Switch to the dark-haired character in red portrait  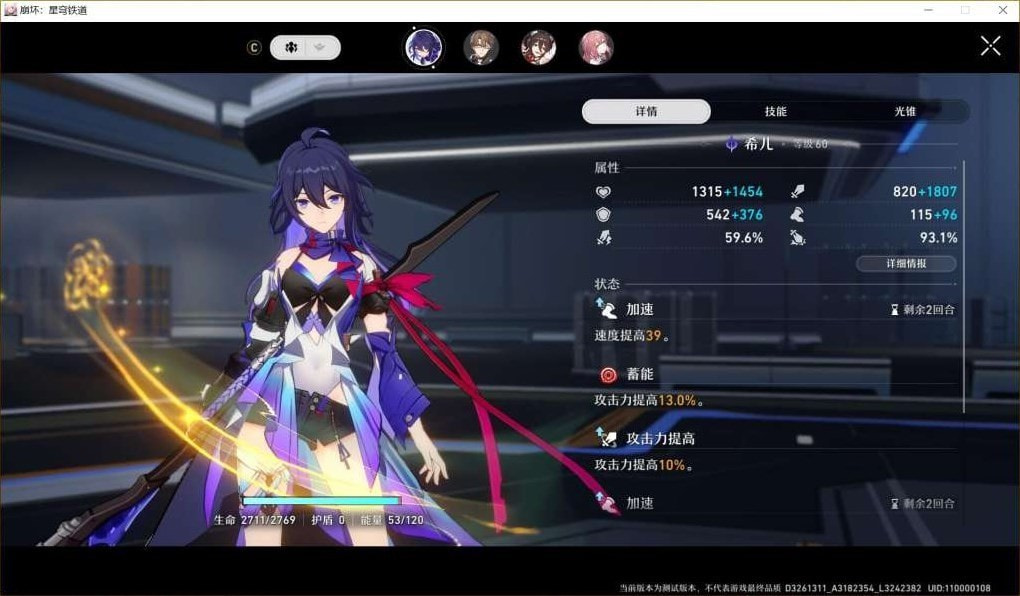539,47
